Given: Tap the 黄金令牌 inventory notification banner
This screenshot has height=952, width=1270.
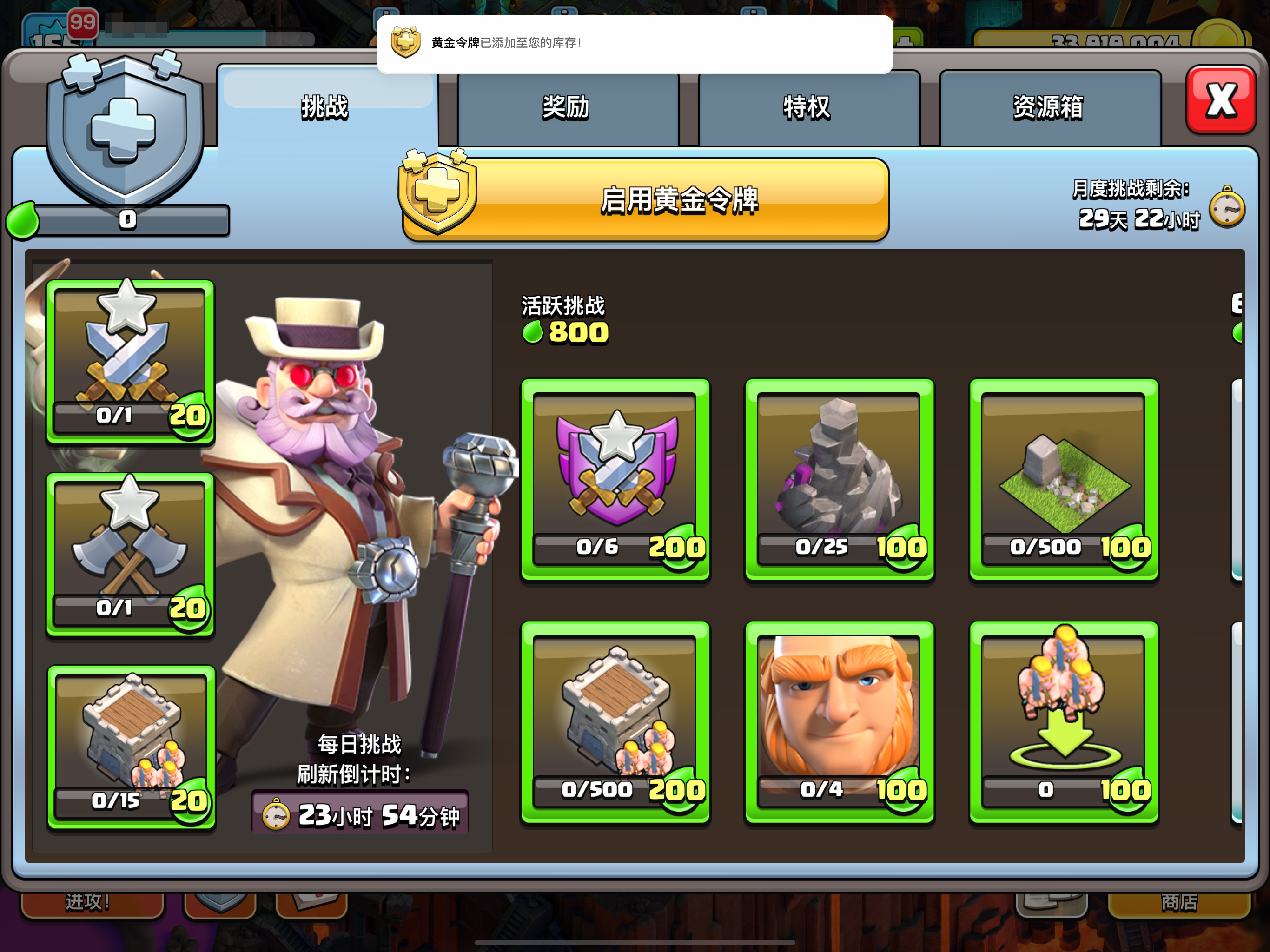Looking at the screenshot, I should coord(635,44).
